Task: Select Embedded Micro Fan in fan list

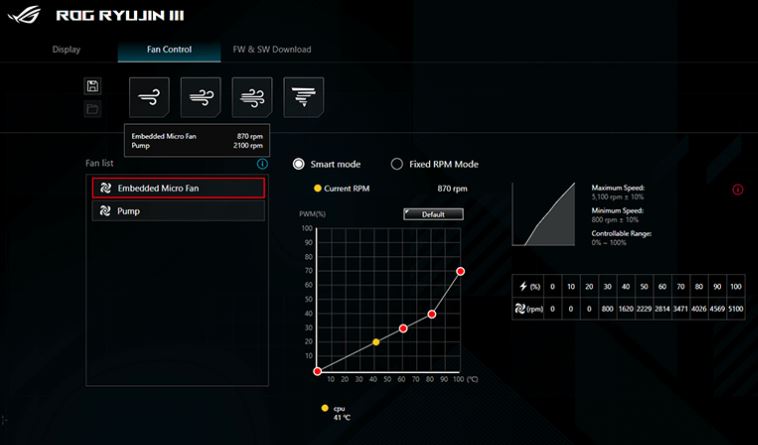Action: pos(178,187)
